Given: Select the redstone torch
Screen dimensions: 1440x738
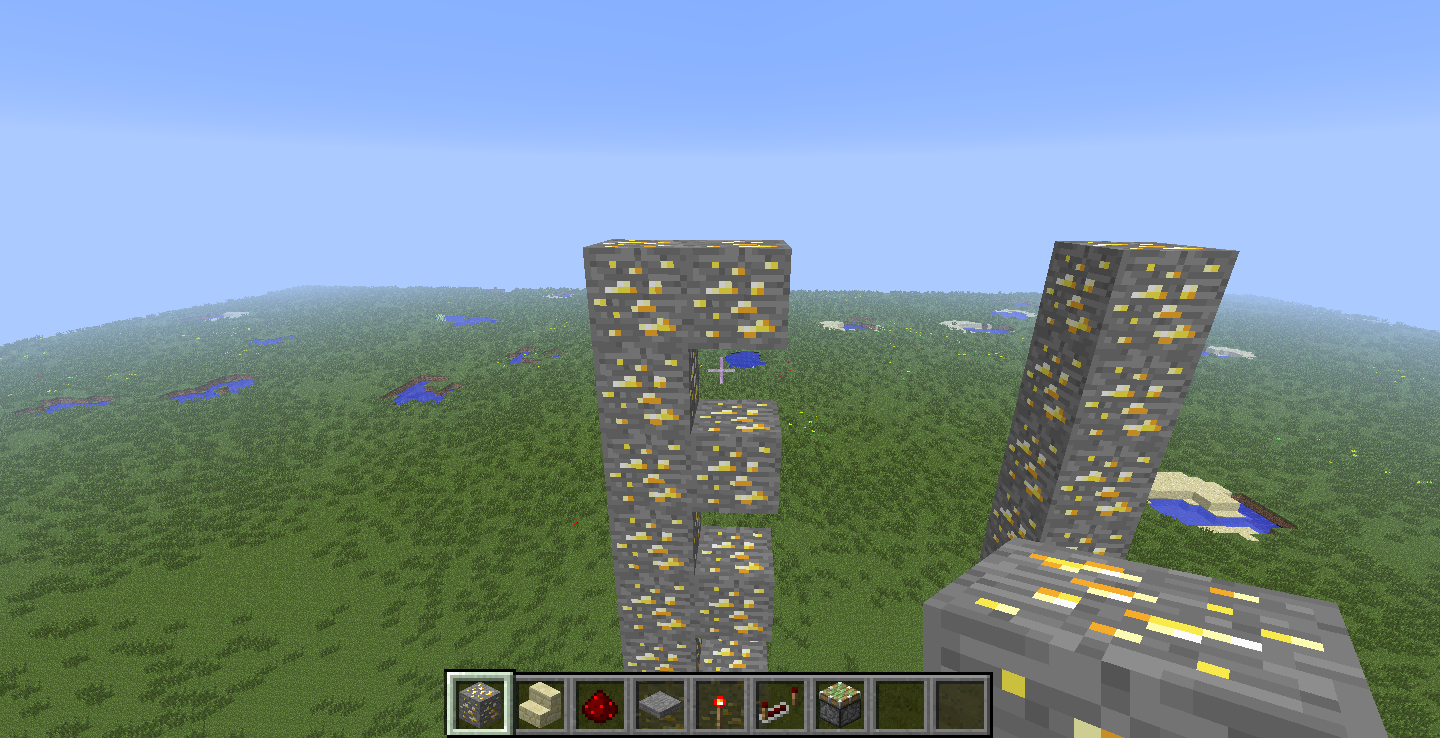Looking at the screenshot, I should coord(722,705).
